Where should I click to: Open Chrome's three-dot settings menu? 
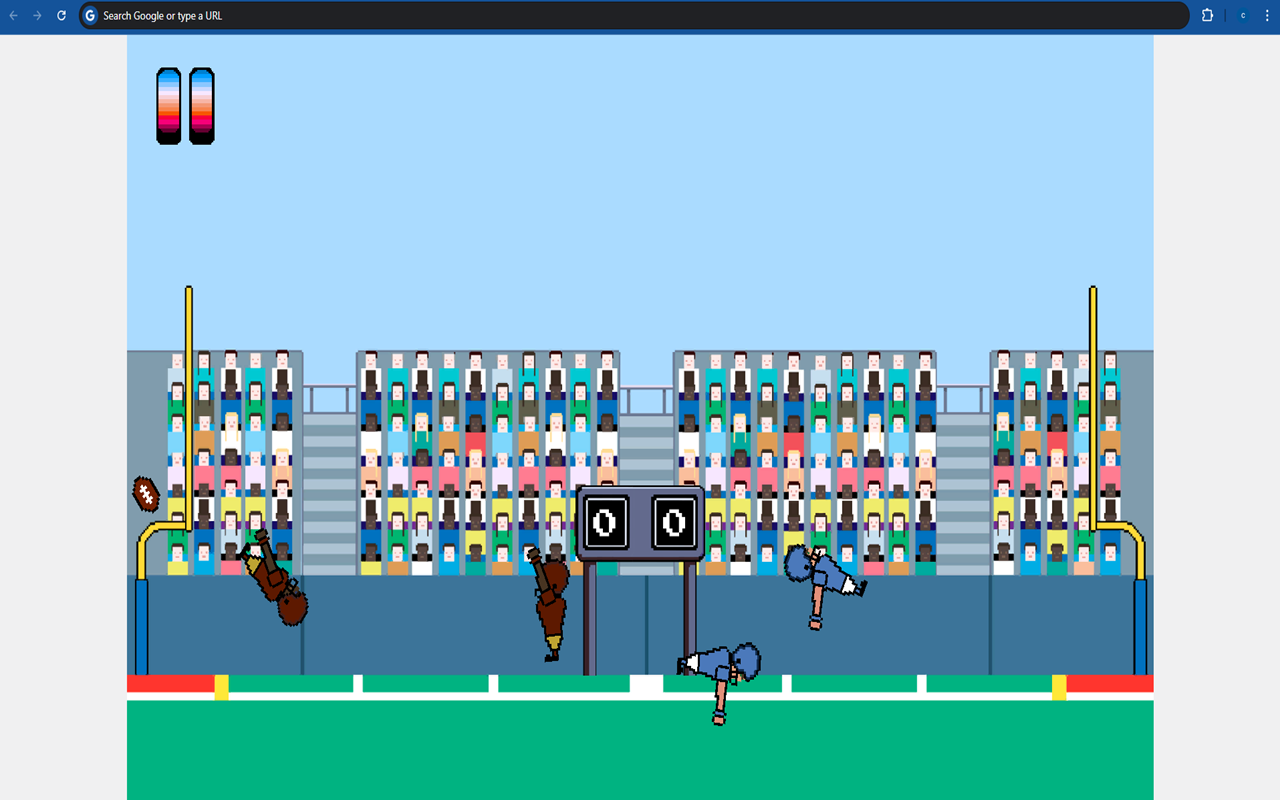[1266, 15]
